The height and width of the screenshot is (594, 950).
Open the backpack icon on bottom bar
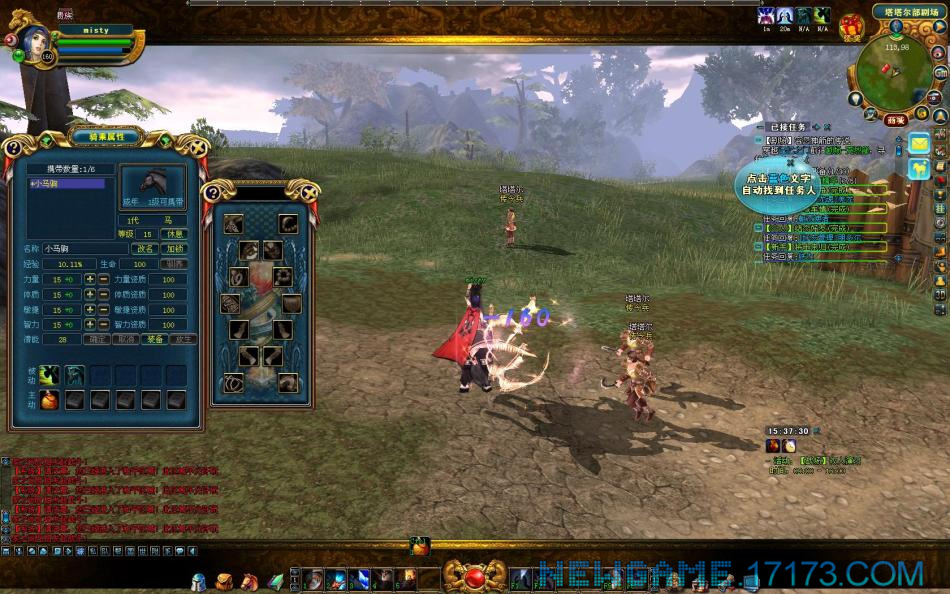[224, 581]
